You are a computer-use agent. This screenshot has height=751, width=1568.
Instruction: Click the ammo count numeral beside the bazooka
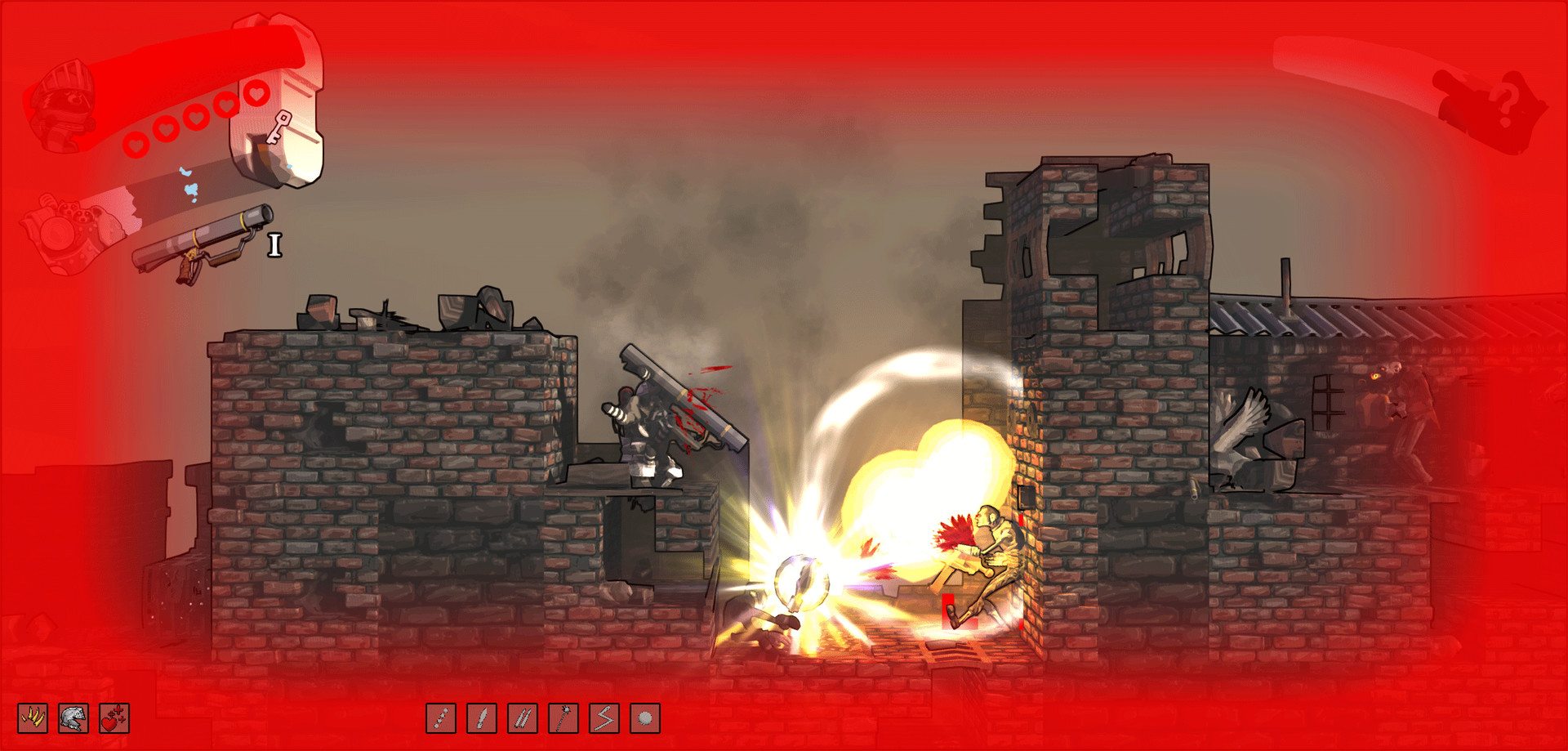275,243
